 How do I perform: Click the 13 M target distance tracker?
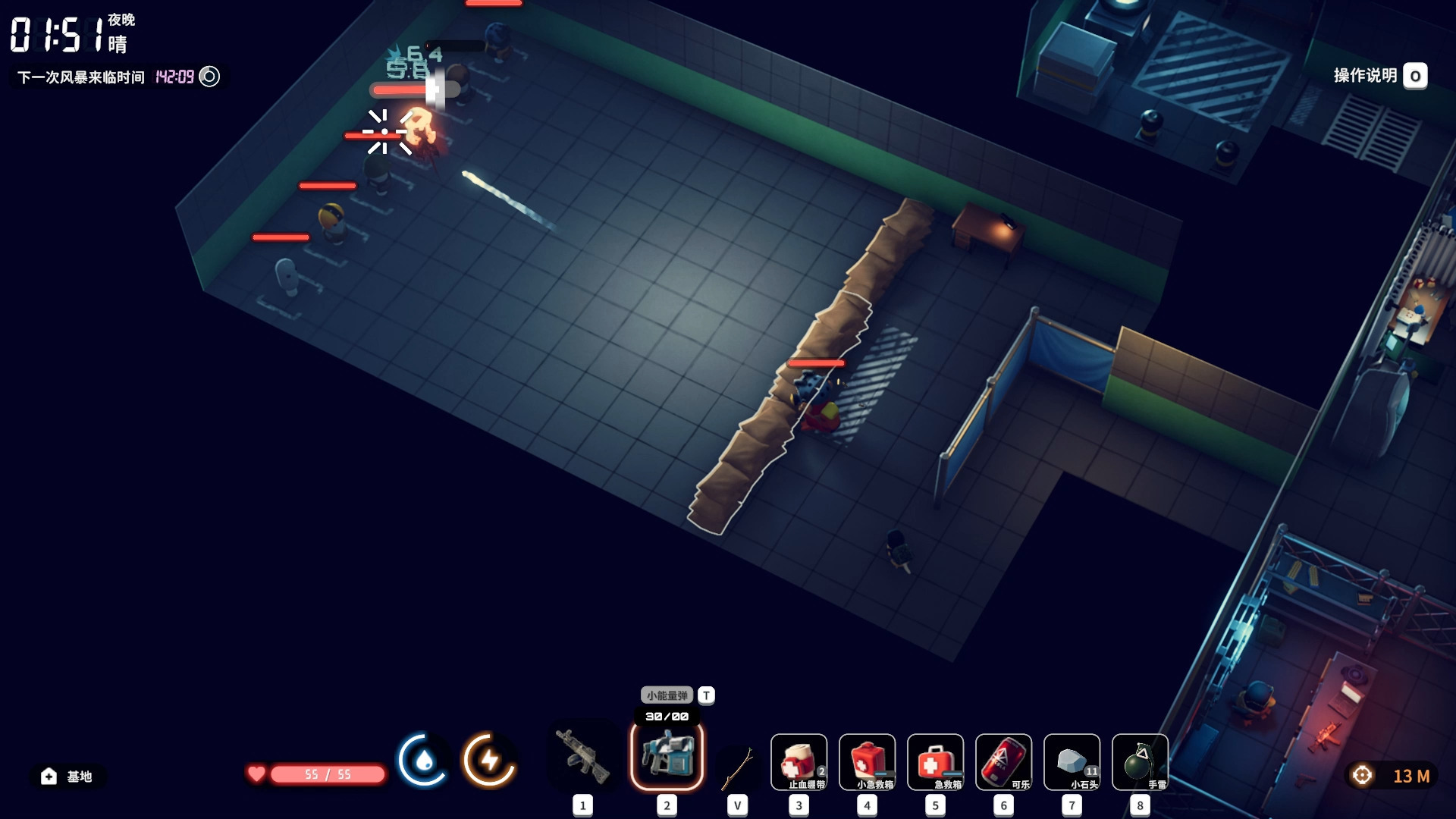point(1392,776)
